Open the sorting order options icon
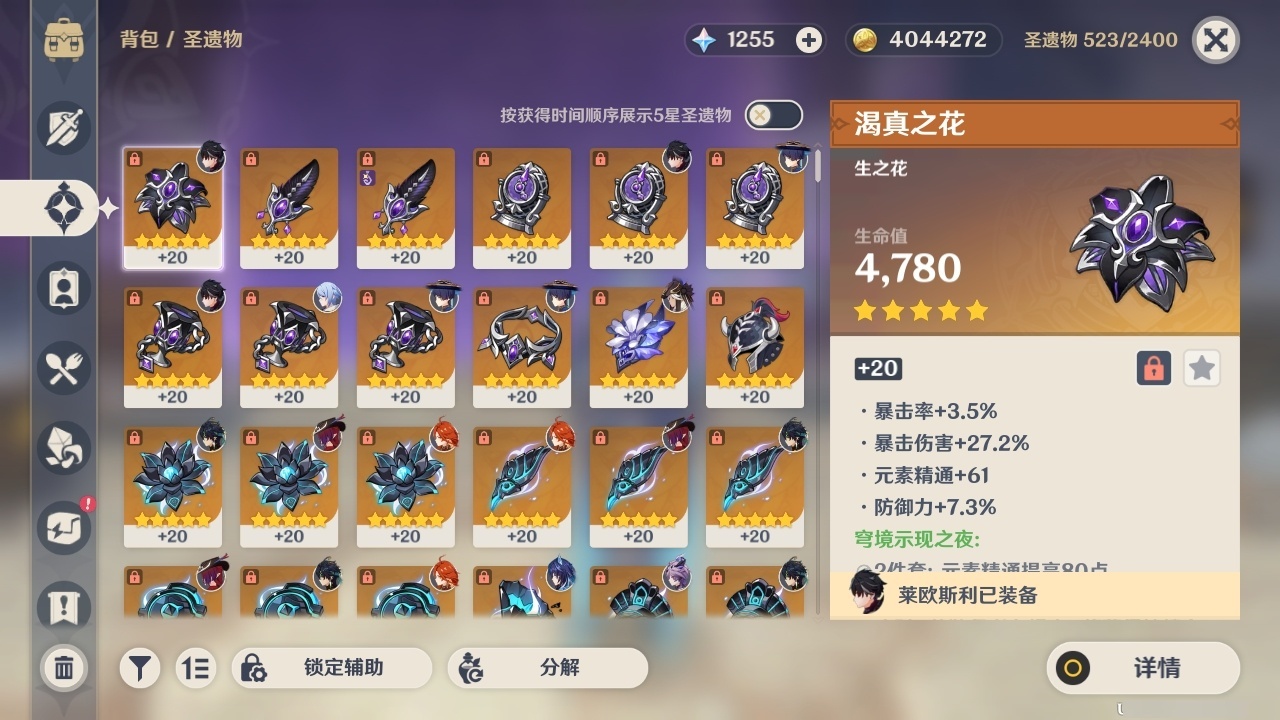 coord(196,668)
